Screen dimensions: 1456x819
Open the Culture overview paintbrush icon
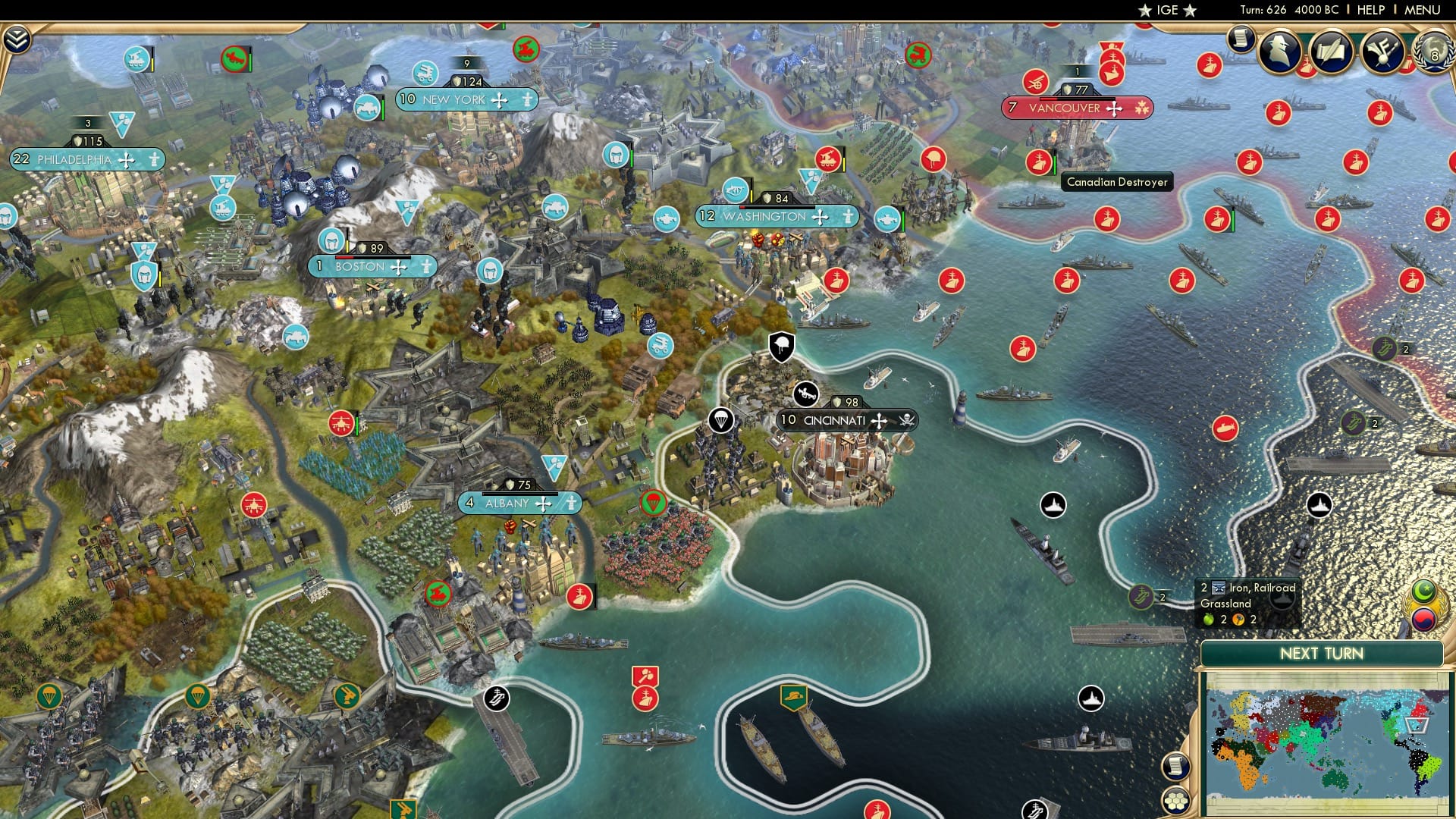click(x=1382, y=52)
